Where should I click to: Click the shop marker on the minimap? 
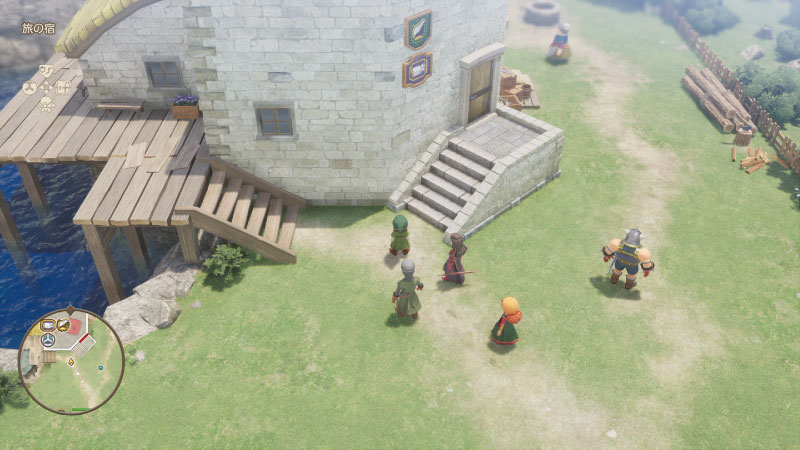pos(62,324)
